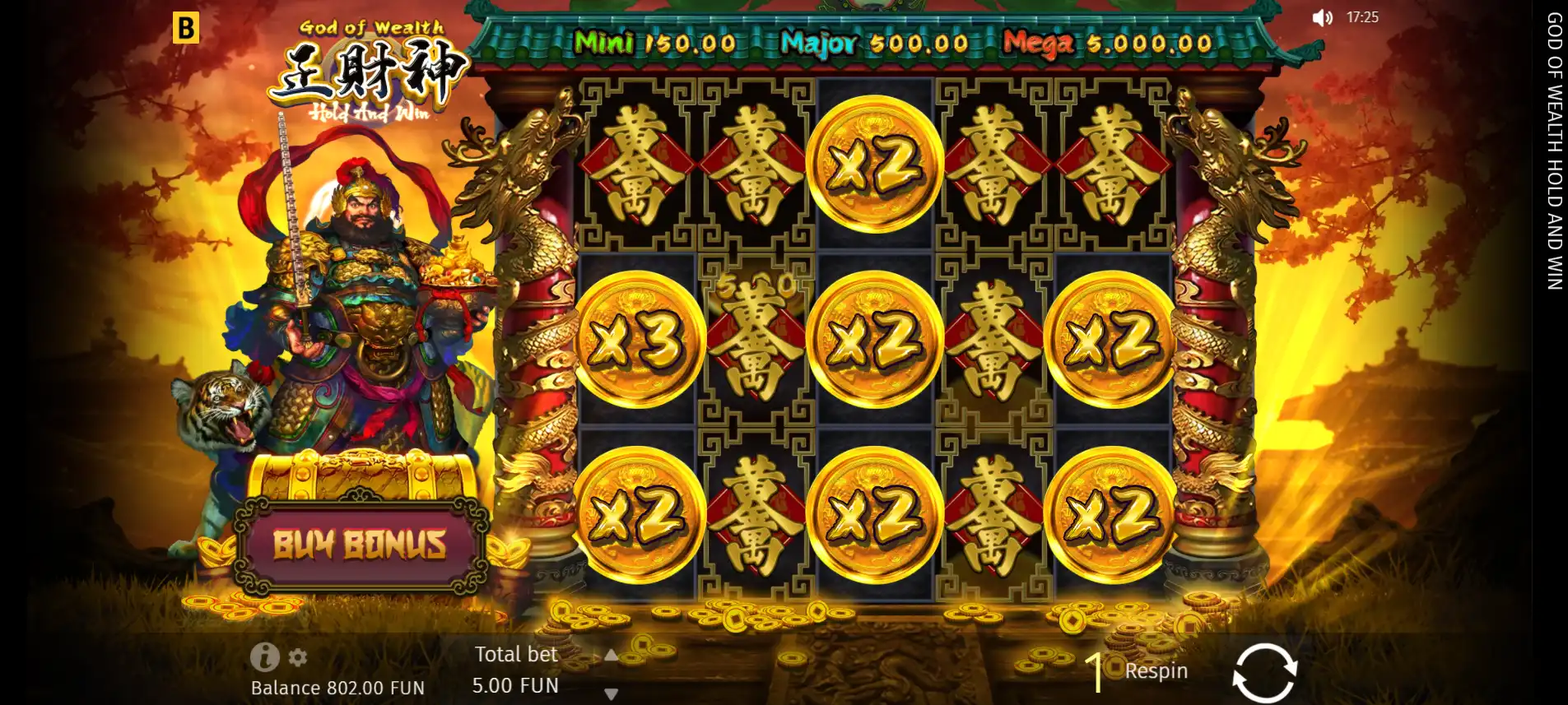
Task: Open the settings gear icon
Action: [x=296, y=656]
